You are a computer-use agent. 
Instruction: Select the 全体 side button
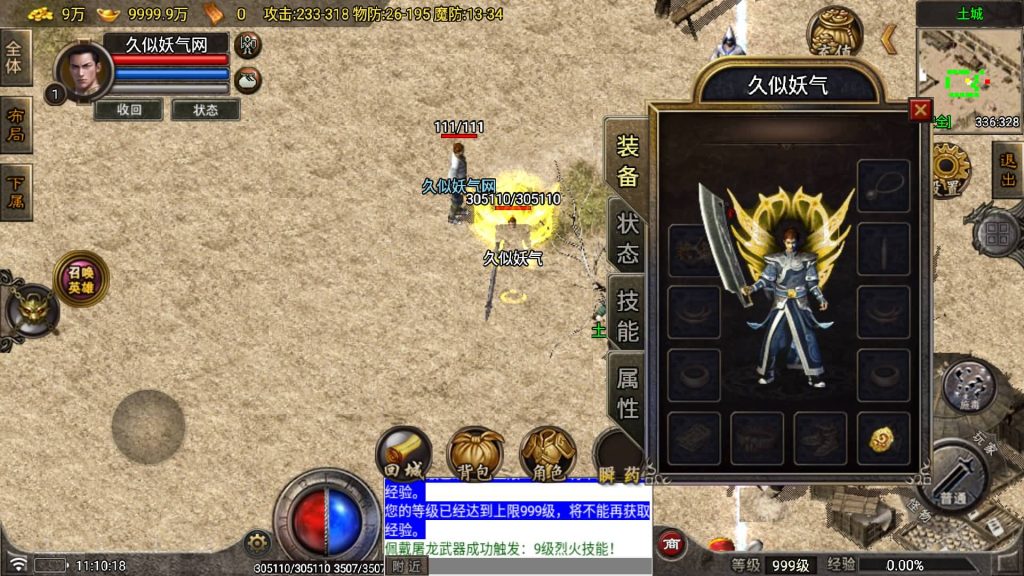coord(16,56)
